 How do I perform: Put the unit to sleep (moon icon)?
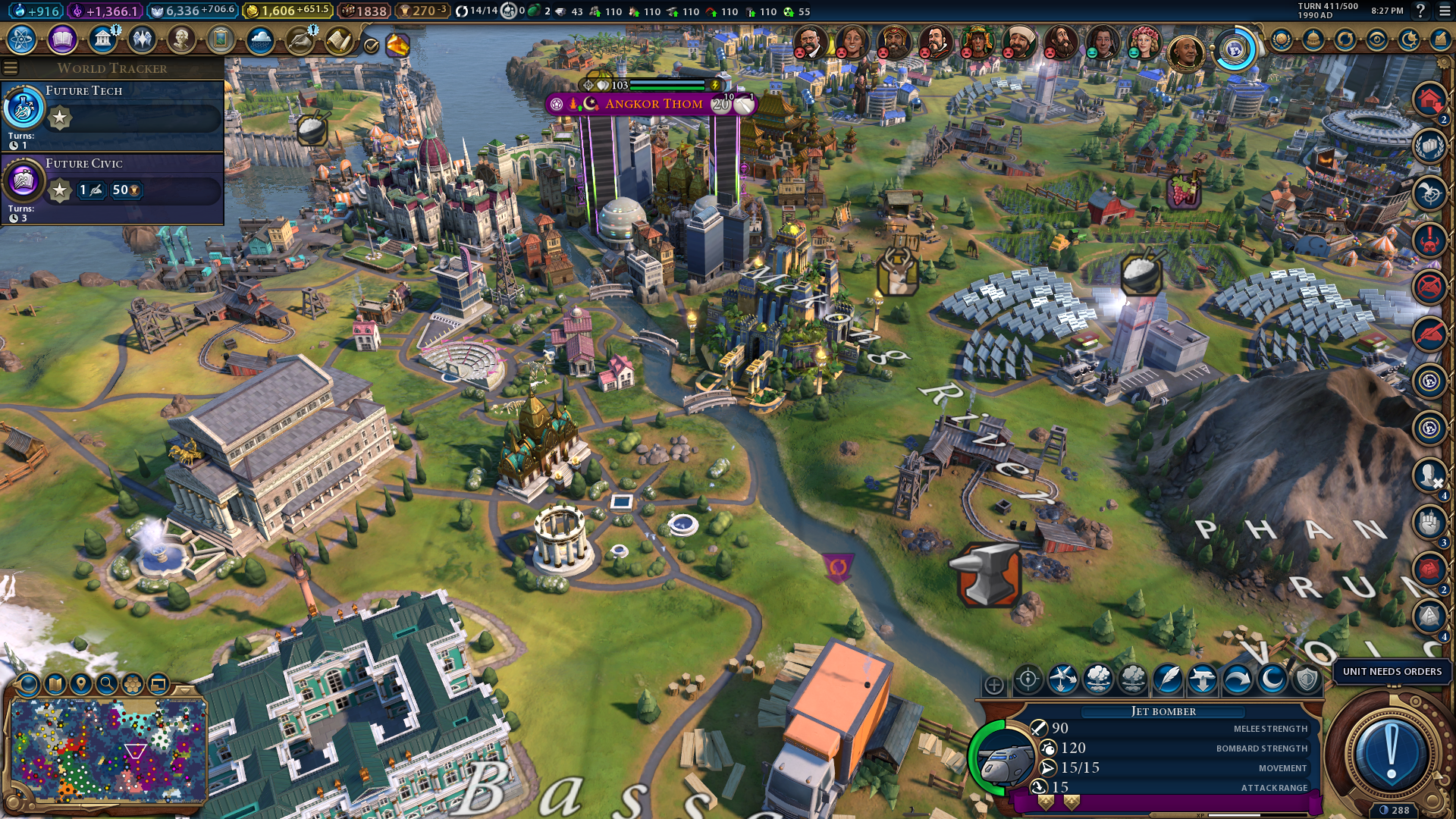1272,679
